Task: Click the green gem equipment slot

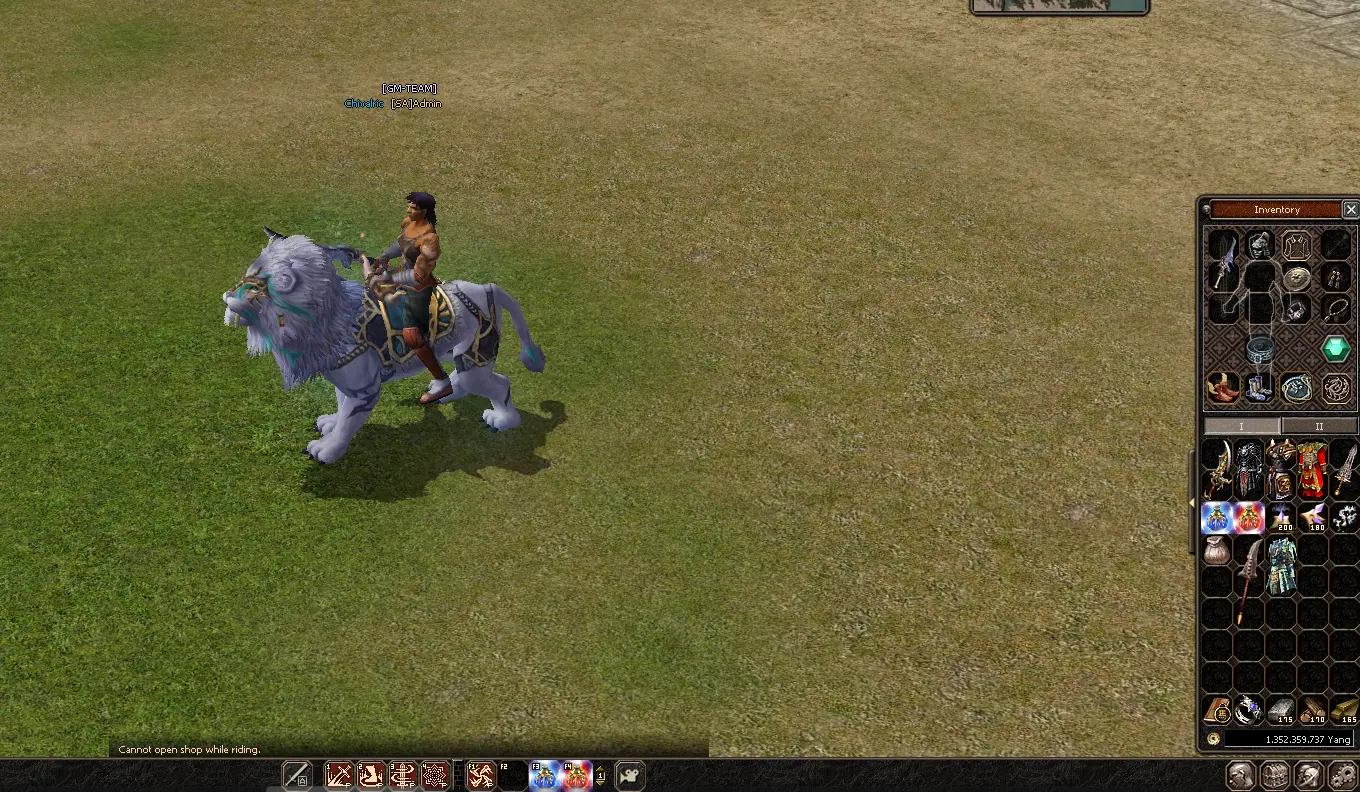Action: click(x=1336, y=349)
